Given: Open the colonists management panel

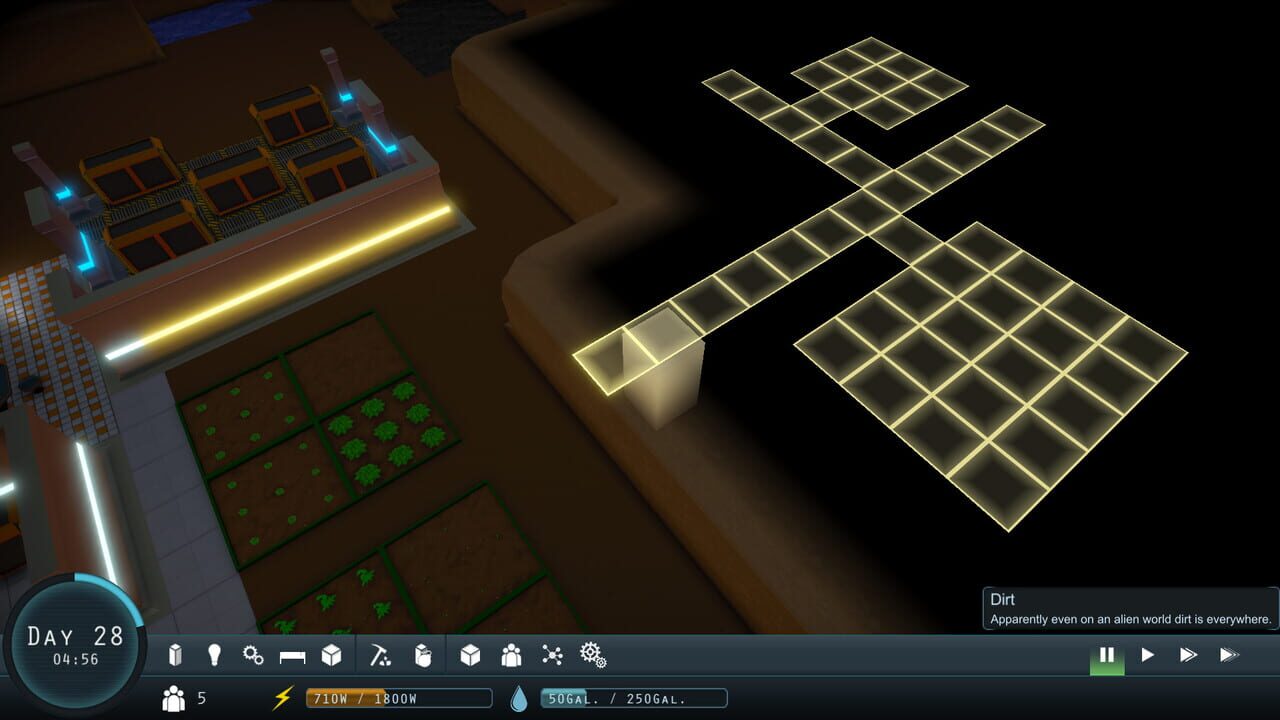Looking at the screenshot, I should click(510, 655).
